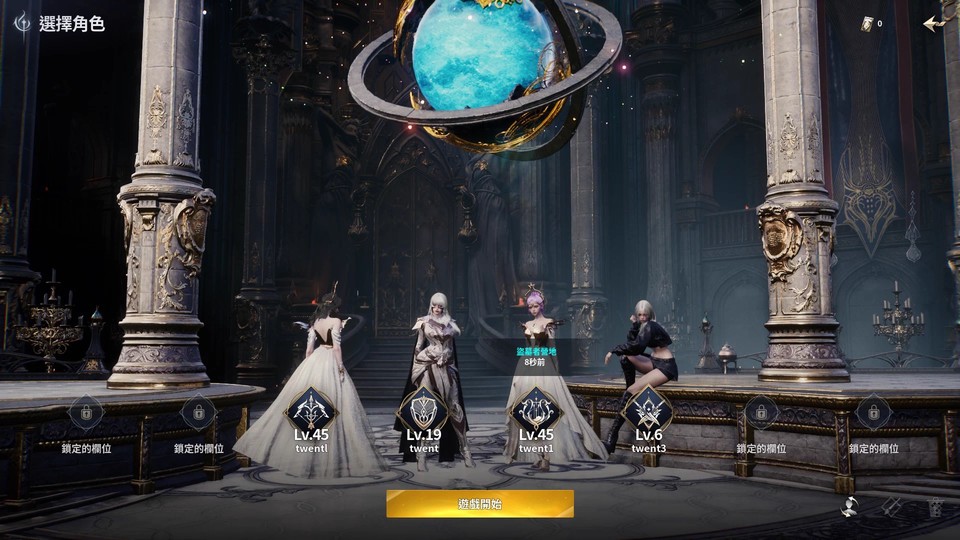Select the Lv.45 character twent1
The height and width of the screenshot is (540, 960).
click(535, 410)
